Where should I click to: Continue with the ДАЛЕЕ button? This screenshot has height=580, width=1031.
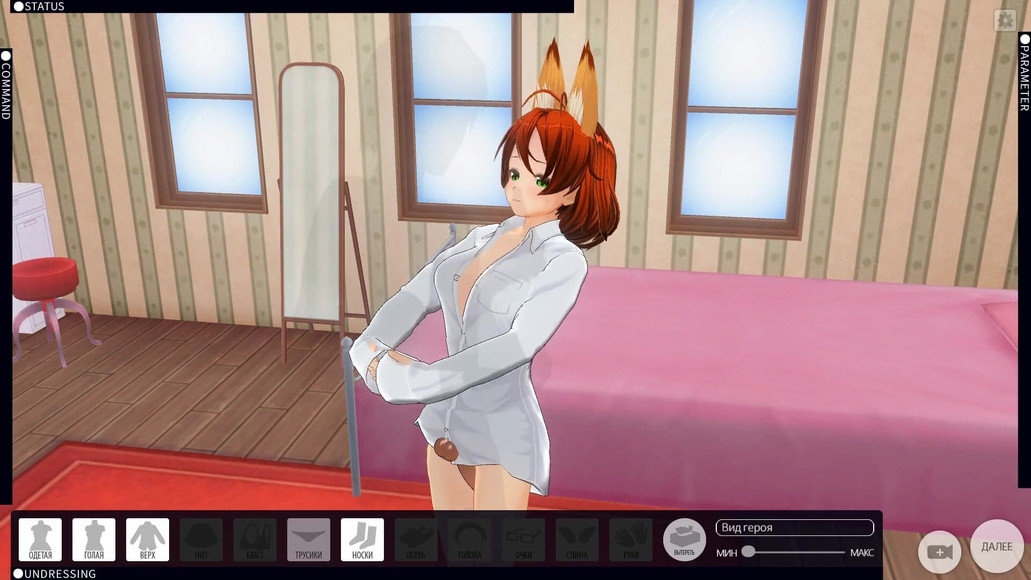click(x=996, y=547)
